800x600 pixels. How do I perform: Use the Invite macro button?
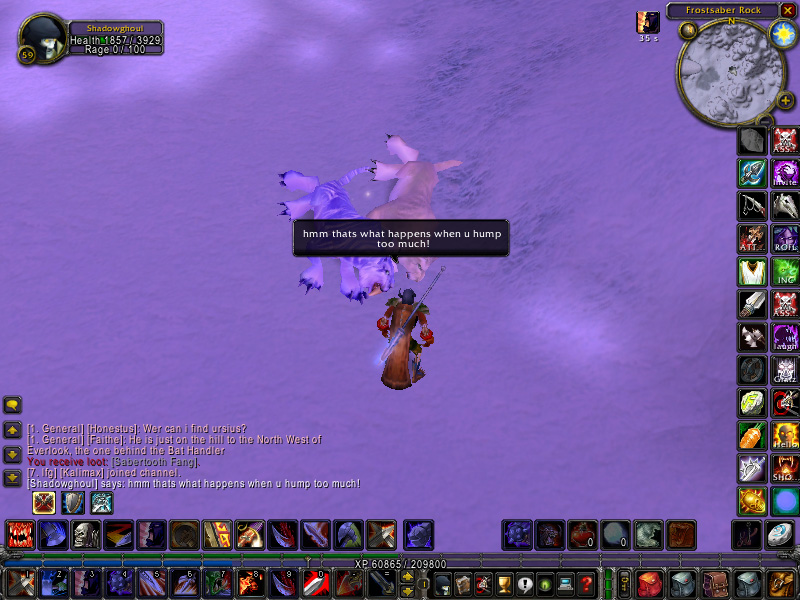click(x=785, y=173)
